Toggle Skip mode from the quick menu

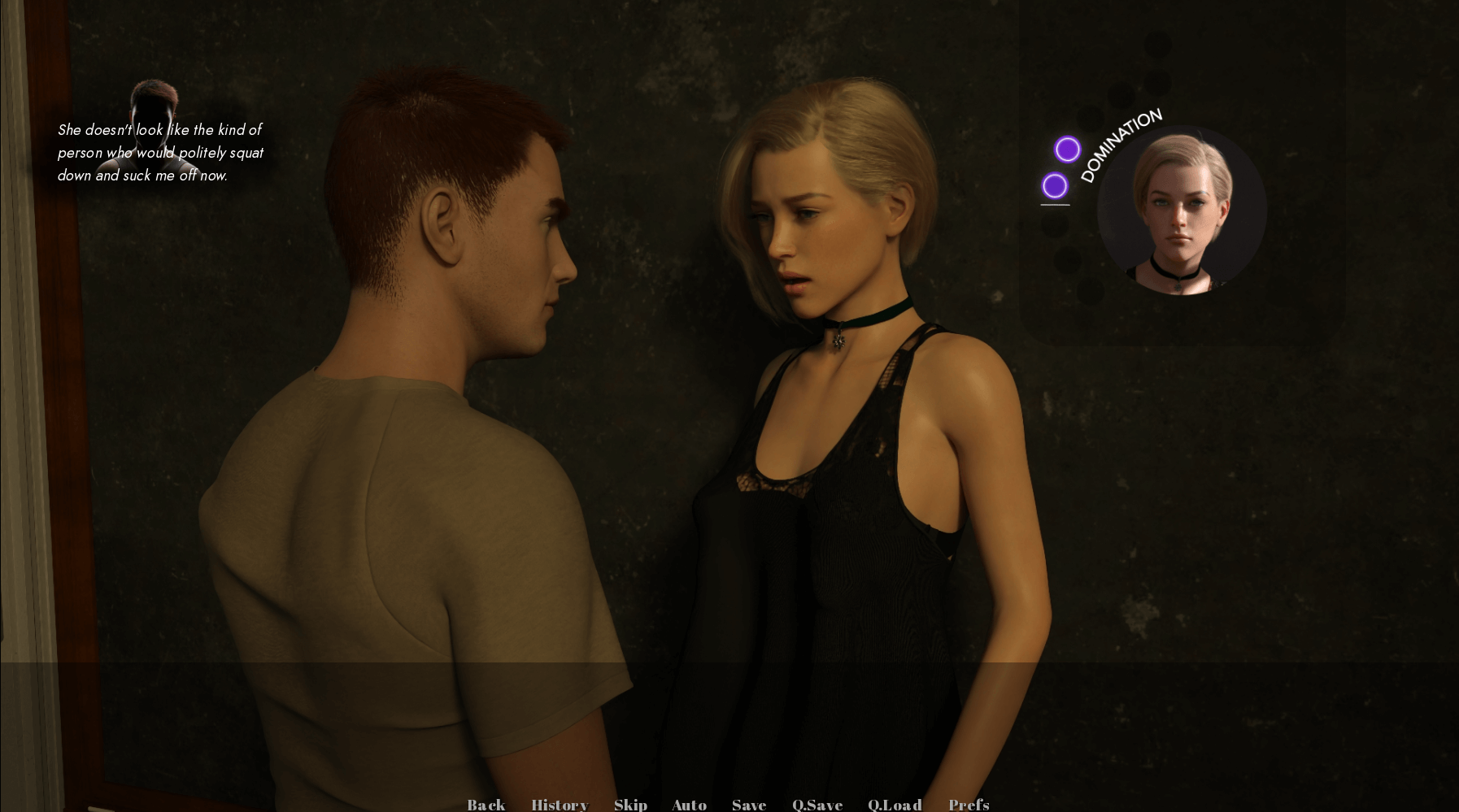pyautogui.click(x=632, y=804)
